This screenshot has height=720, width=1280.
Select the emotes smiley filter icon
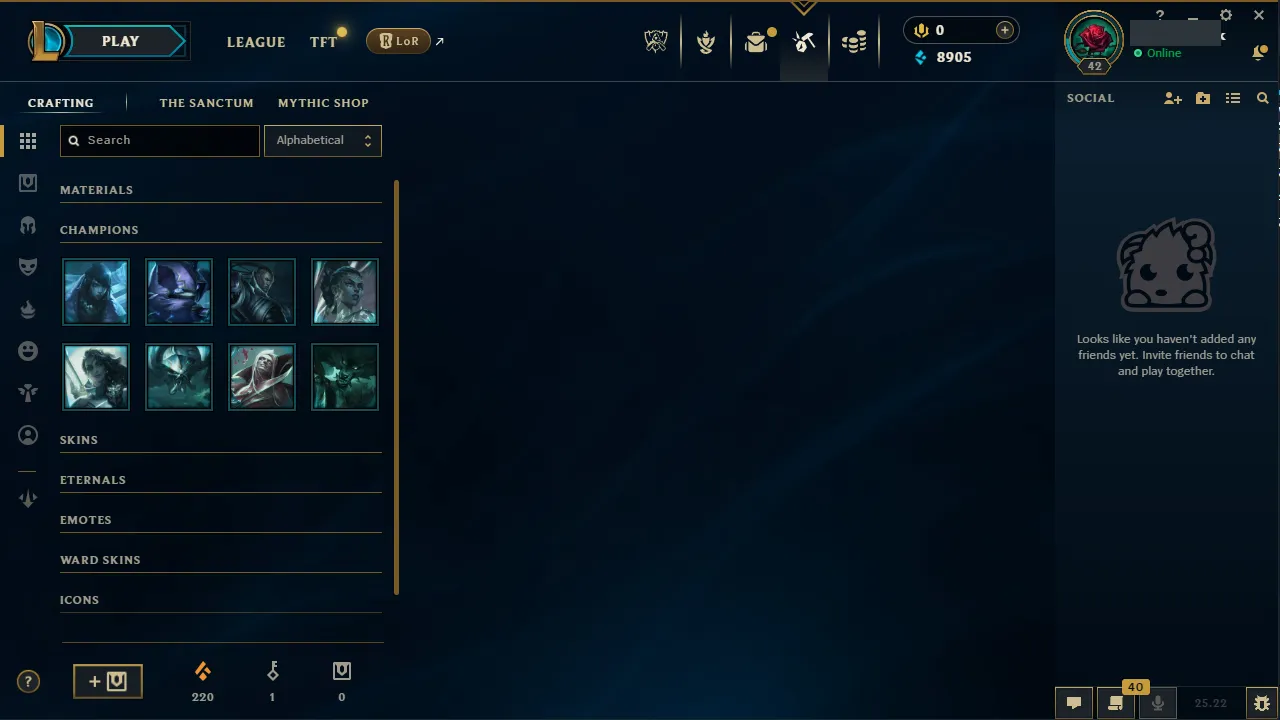pyautogui.click(x=28, y=350)
